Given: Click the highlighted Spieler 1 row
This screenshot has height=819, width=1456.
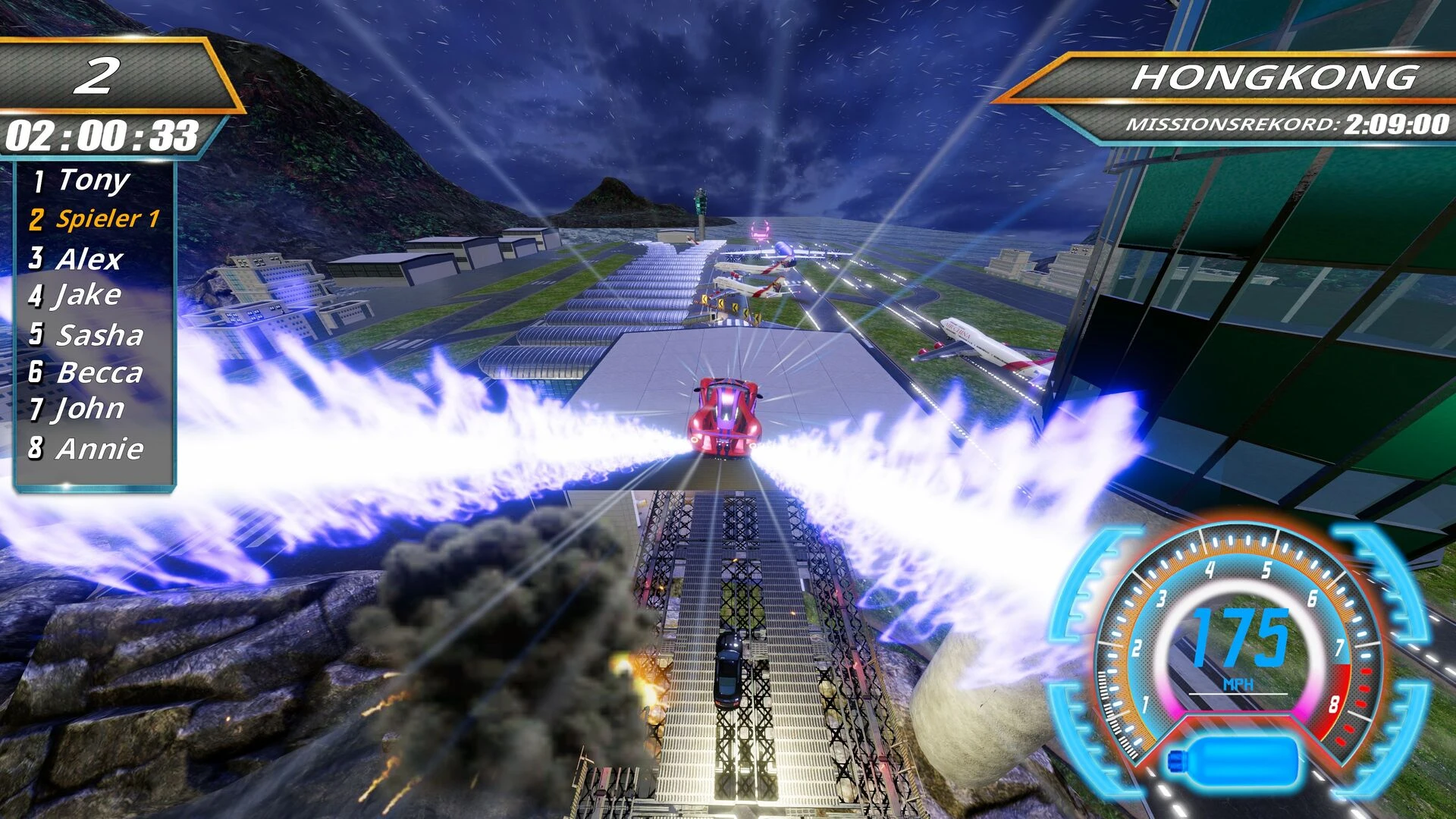Looking at the screenshot, I should point(96,219).
